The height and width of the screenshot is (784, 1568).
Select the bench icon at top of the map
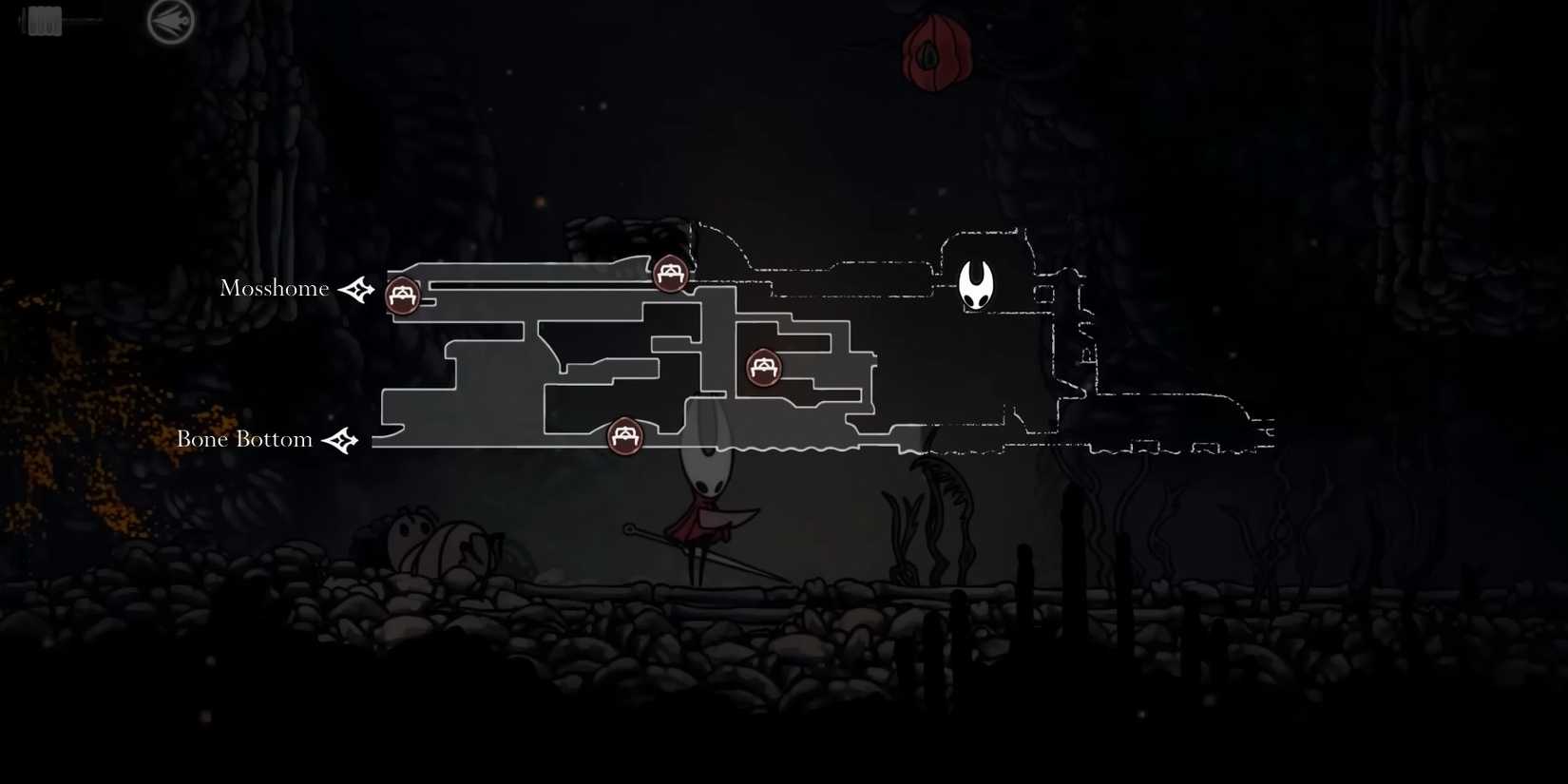[x=670, y=274]
